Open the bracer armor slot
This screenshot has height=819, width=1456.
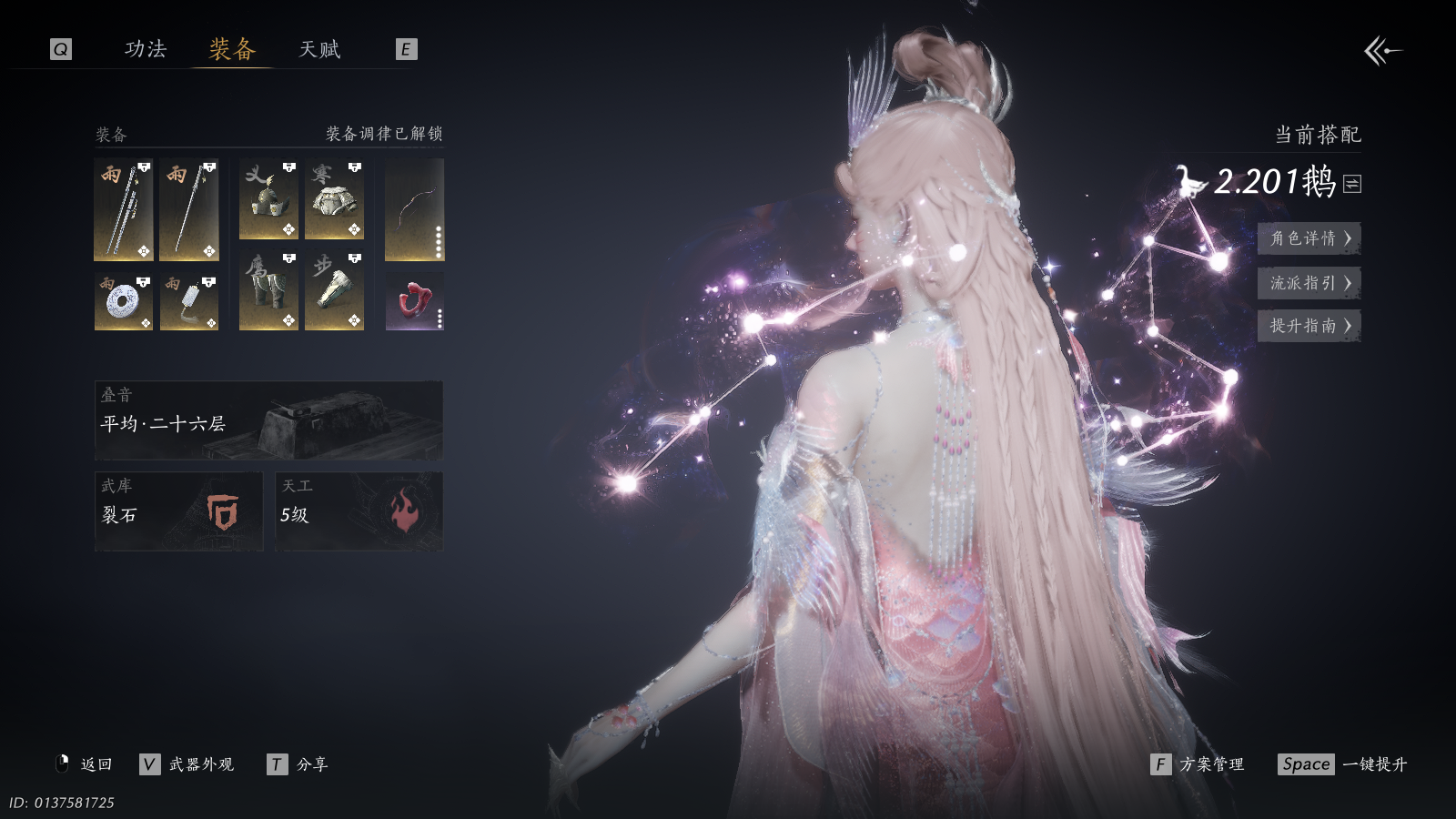(334, 291)
